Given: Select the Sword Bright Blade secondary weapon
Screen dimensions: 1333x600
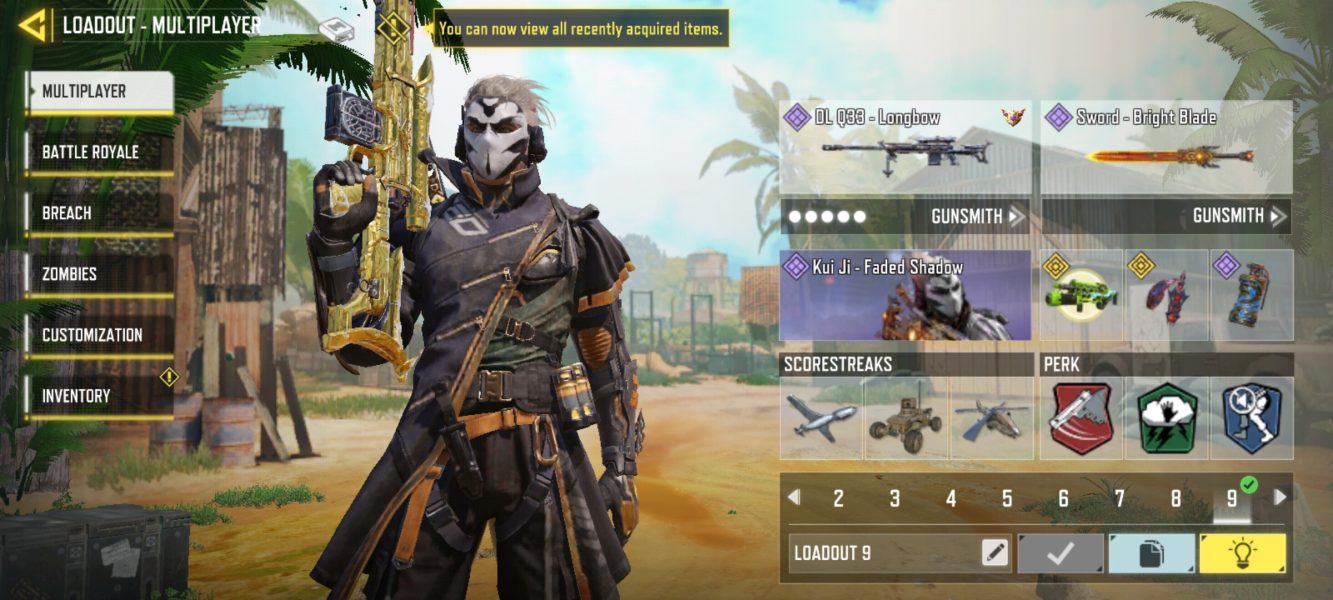Looking at the screenshot, I should coord(1166,148).
